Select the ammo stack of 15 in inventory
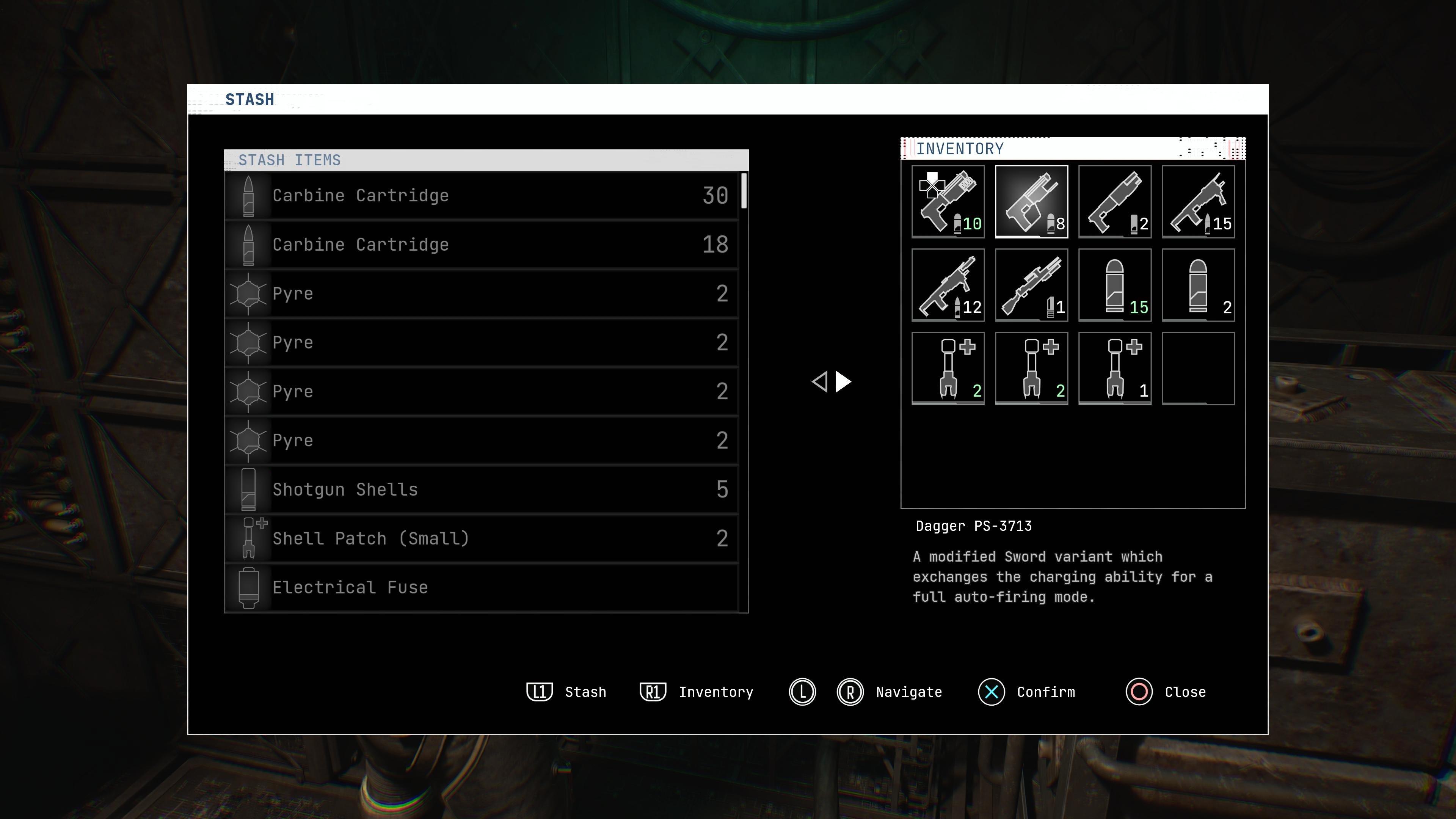This screenshot has height=819, width=1456. click(x=1115, y=285)
